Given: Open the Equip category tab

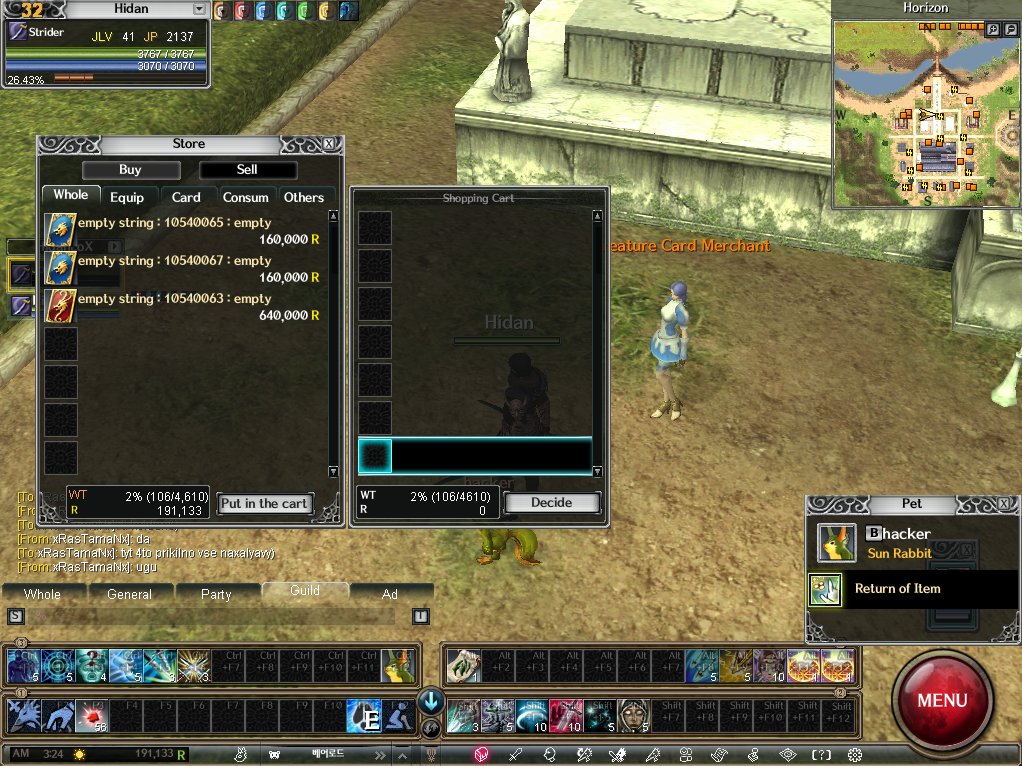Looking at the screenshot, I should point(127,197).
